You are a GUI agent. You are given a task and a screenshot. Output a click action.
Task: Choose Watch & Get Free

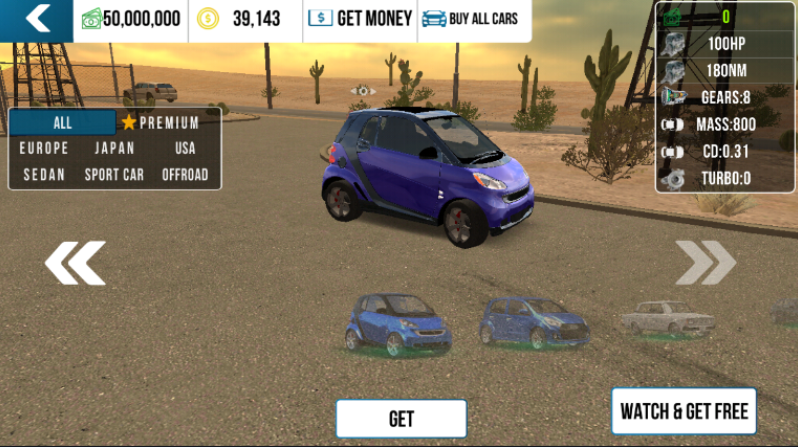pyautogui.click(x=684, y=410)
